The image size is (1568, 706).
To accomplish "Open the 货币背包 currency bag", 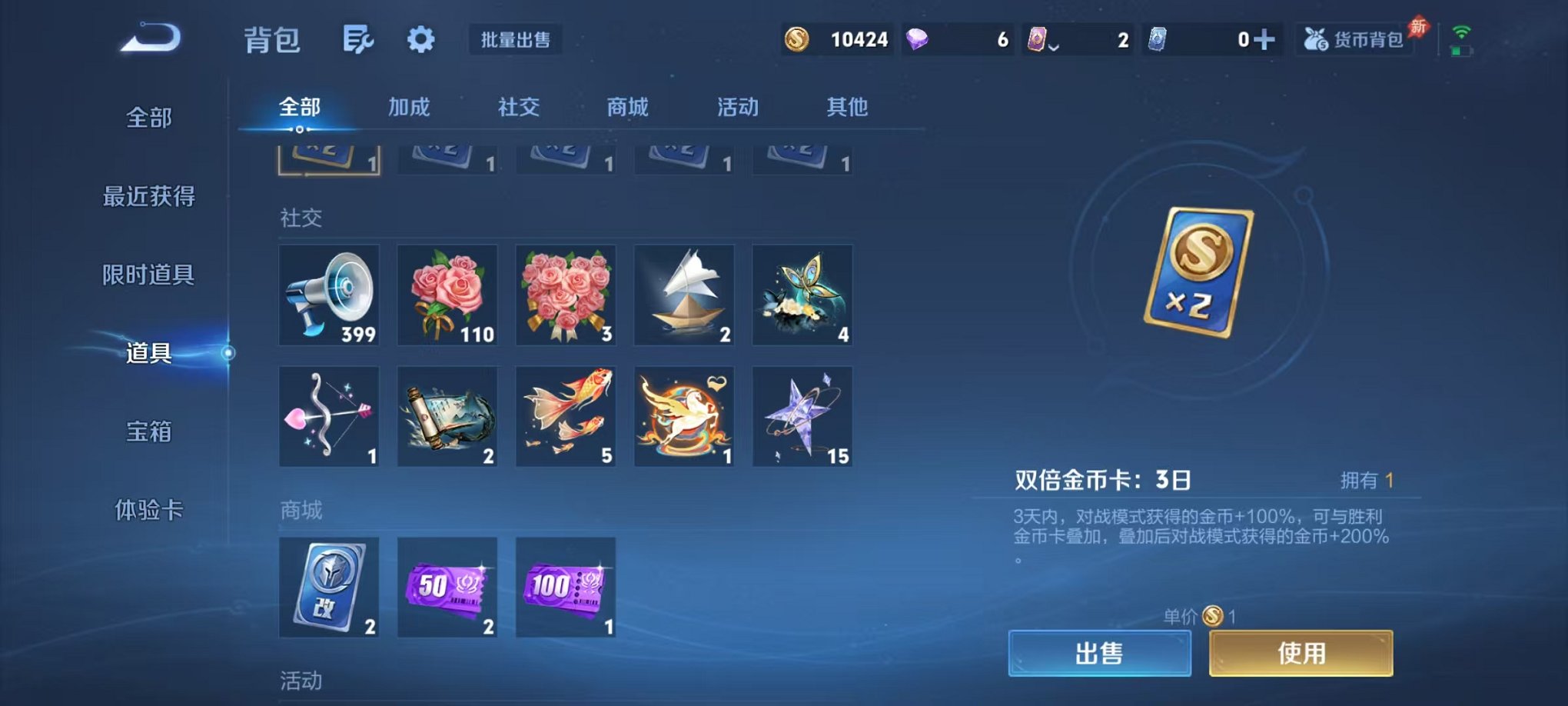I will pos(1354,40).
